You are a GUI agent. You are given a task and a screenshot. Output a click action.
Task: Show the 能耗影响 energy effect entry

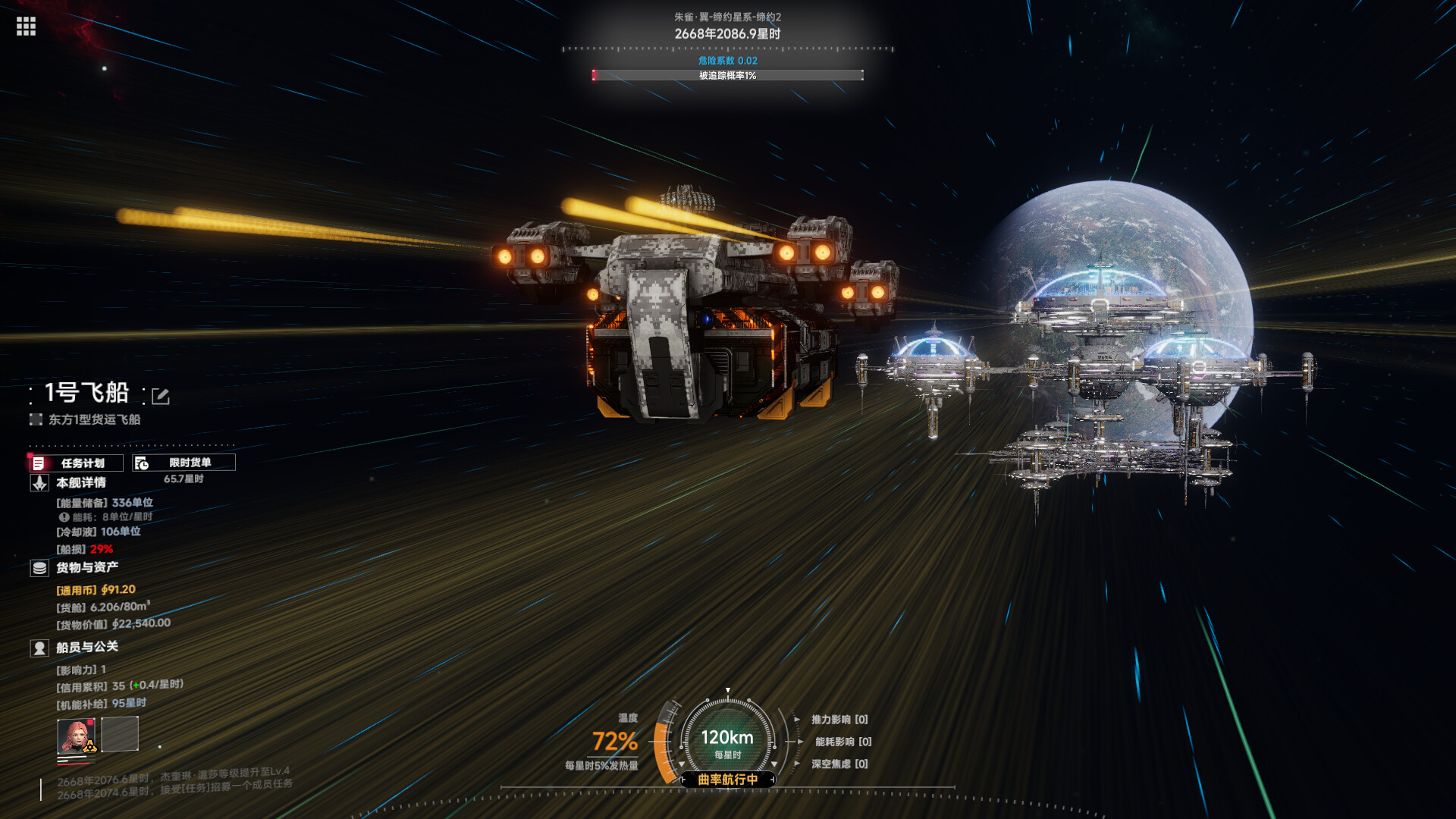coord(843,742)
